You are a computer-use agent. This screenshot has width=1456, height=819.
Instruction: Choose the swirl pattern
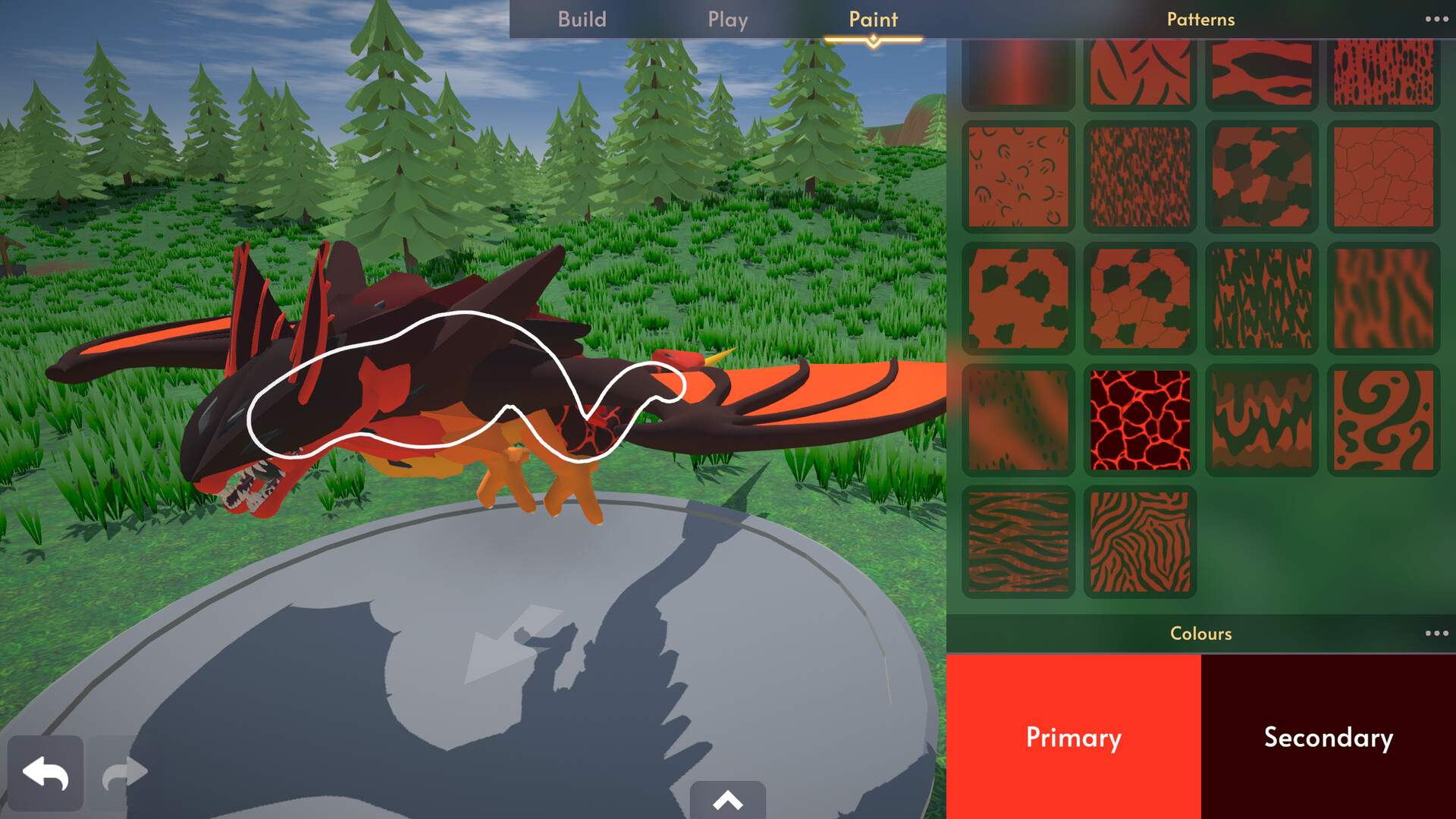click(1382, 419)
